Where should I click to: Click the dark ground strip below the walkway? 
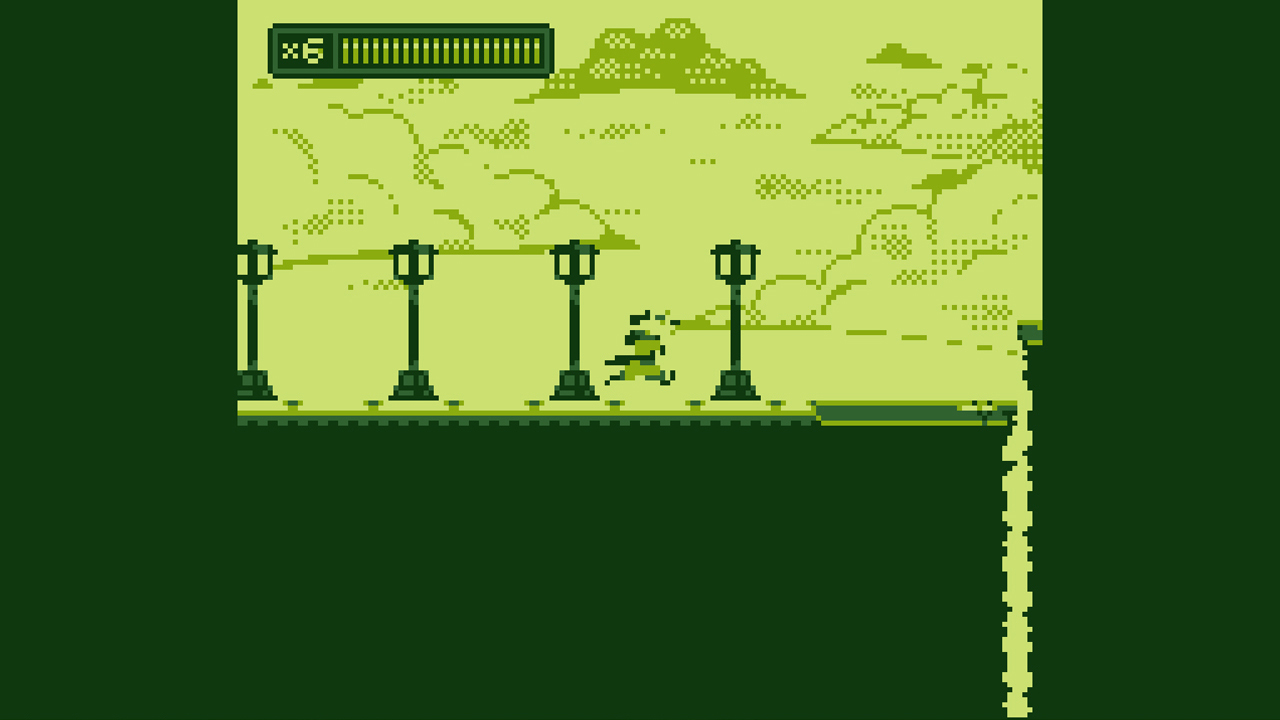500,425
